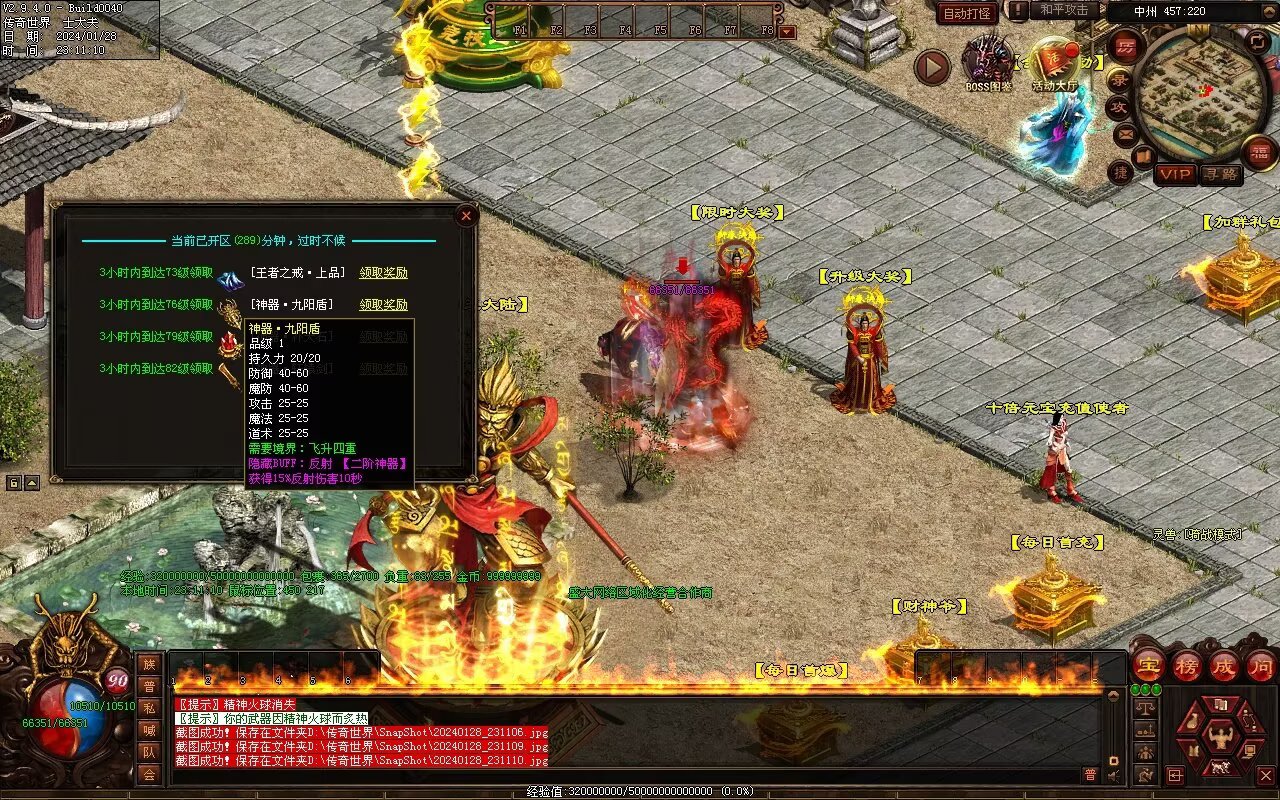Claim the 王者之戒 ring reward
Image resolution: width=1280 pixels, height=800 pixels.
click(x=384, y=273)
